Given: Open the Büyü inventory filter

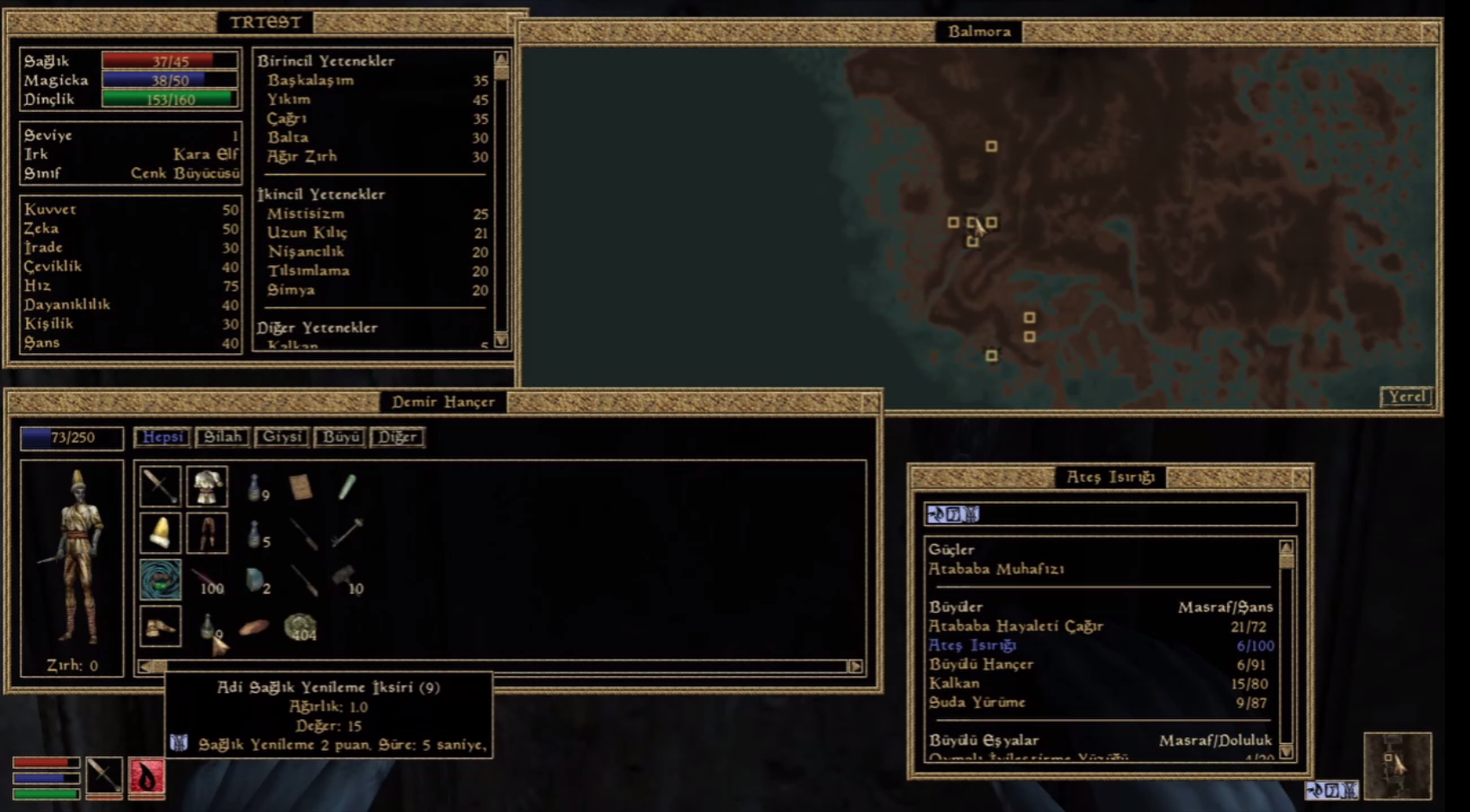Looking at the screenshot, I should pos(340,437).
